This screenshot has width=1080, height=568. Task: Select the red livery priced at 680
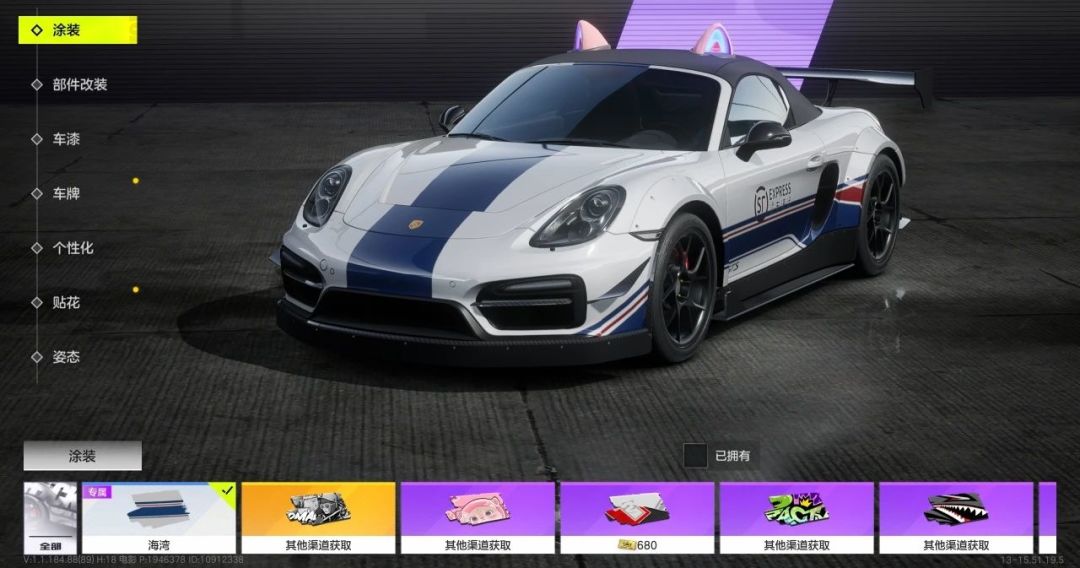click(x=637, y=518)
